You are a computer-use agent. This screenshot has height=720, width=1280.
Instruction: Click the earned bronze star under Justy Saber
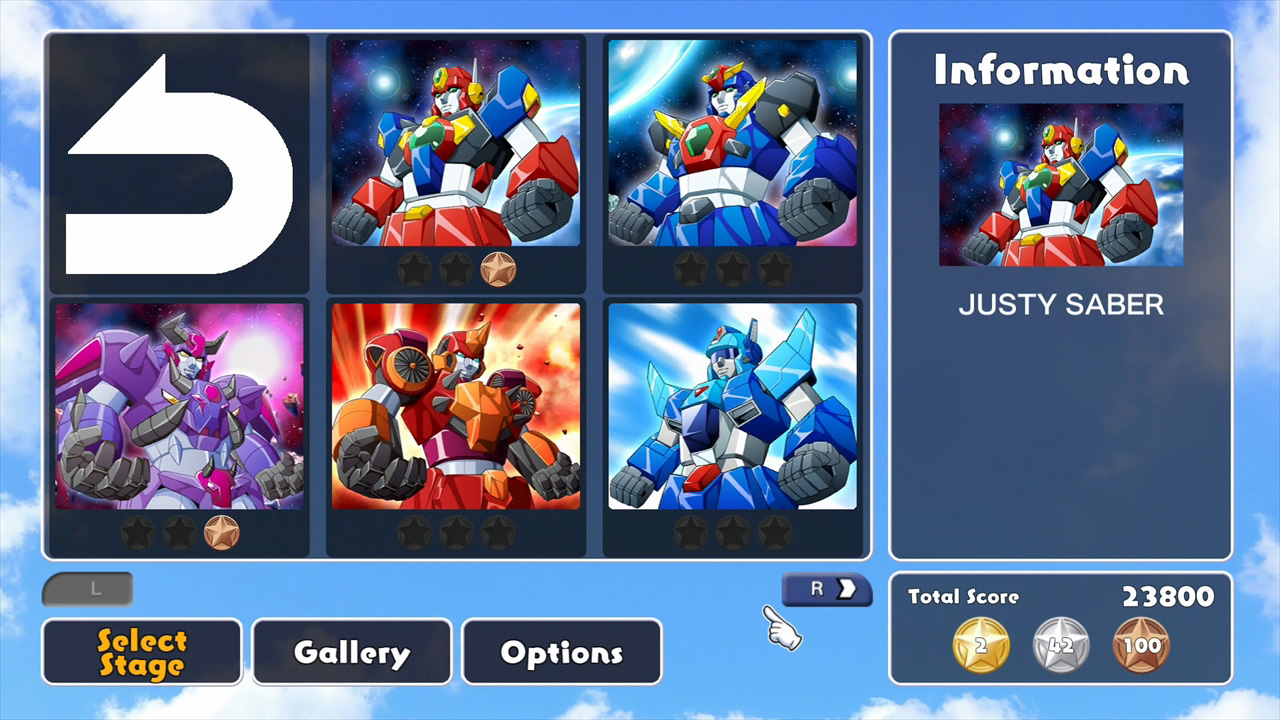(x=498, y=268)
